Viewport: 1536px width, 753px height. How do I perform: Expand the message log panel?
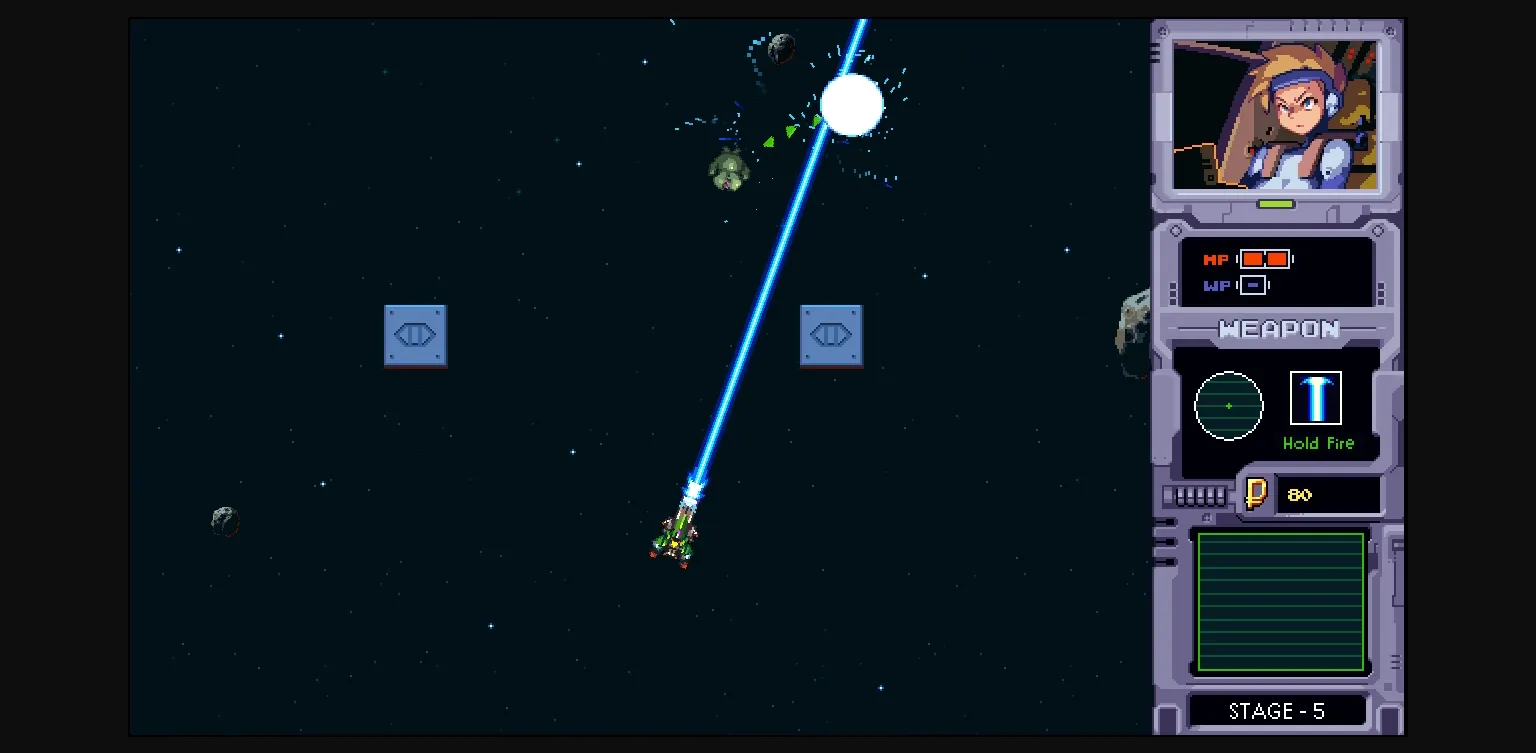click(1281, 602)
